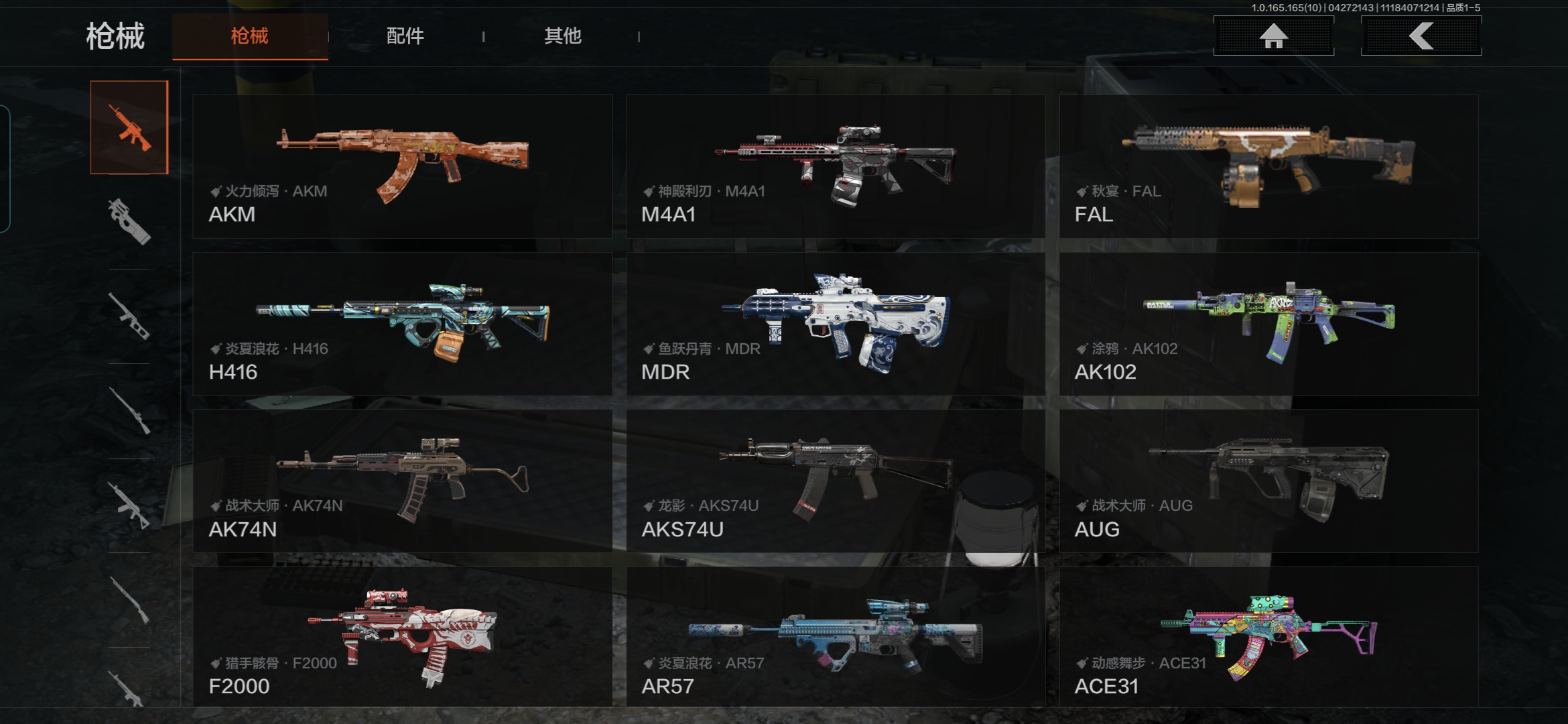This screenshot has width=1568, height=724.
Task: Select the orange assault rifle category
Action: (x=129, y=127)
